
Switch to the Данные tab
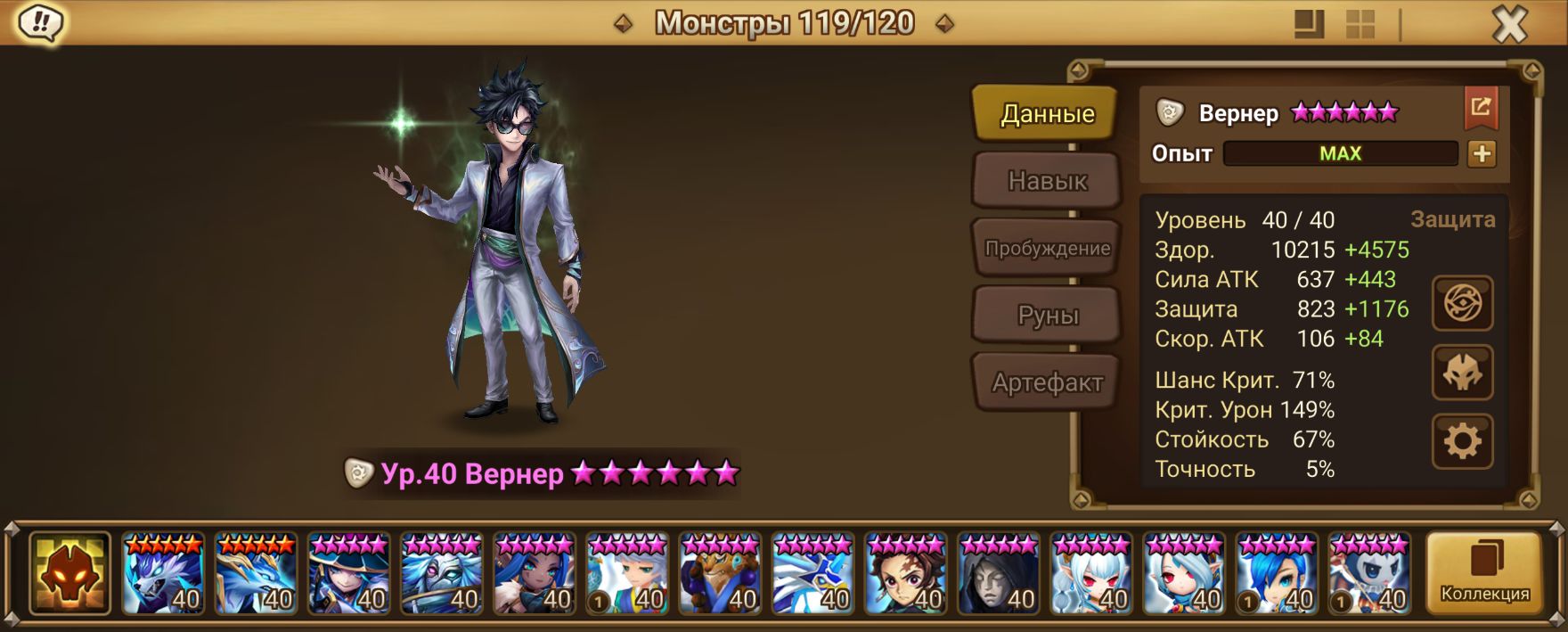pyautogui.click(x=1046, y=114)
